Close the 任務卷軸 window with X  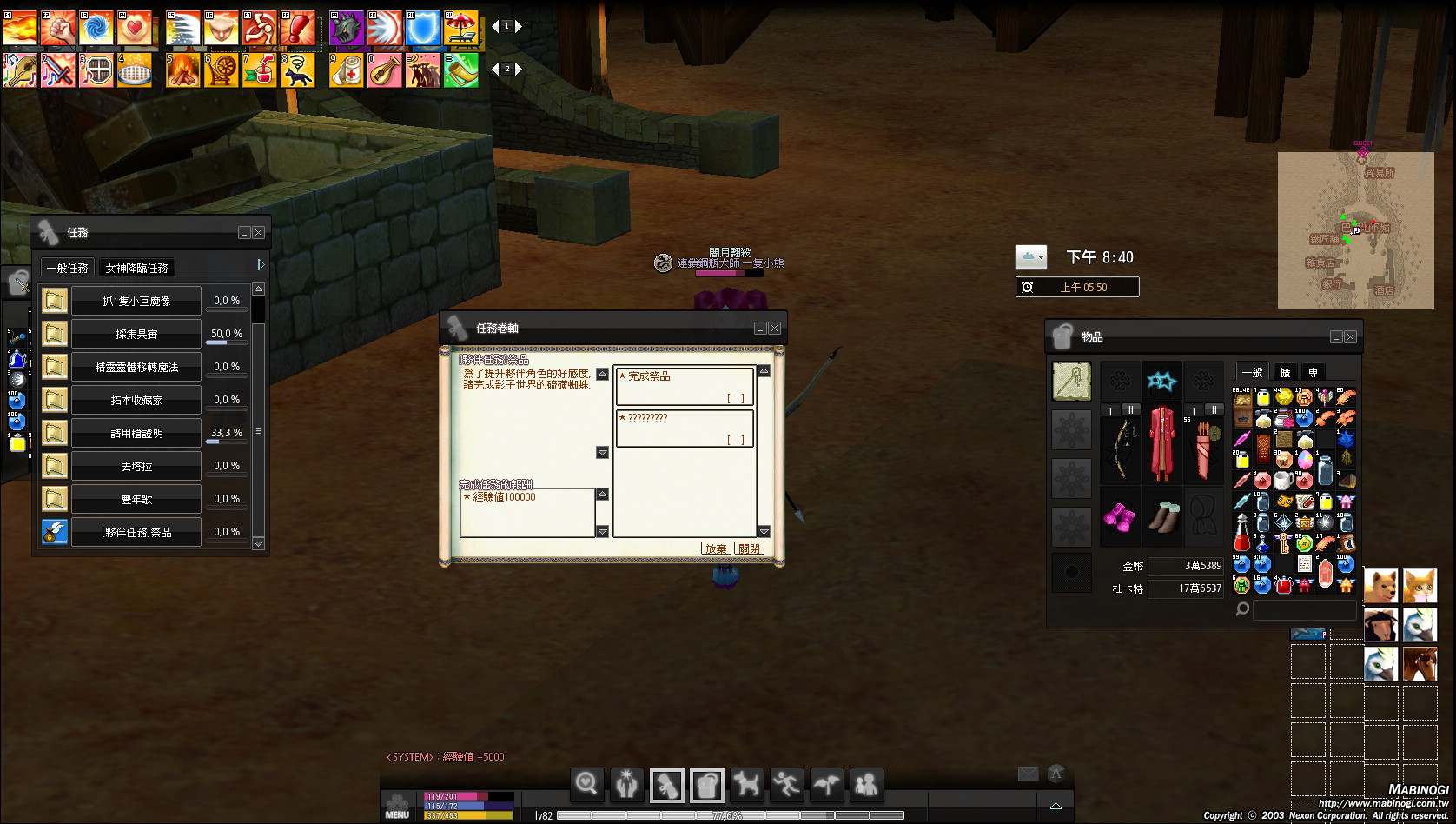[x=774, y=329]
